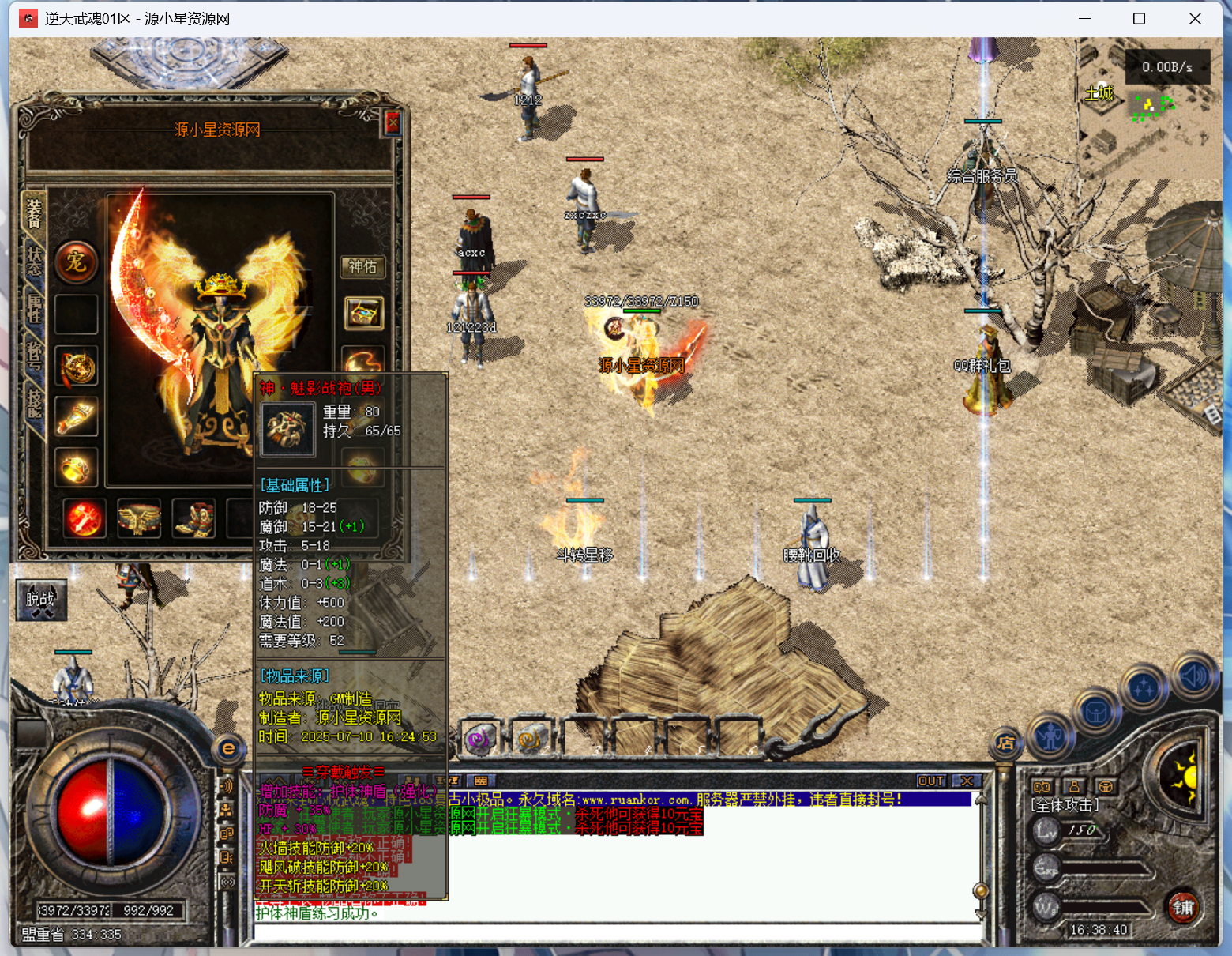Switch to the 状态 status tab
The image size is (1232, 956).
(x=34, y=260)
